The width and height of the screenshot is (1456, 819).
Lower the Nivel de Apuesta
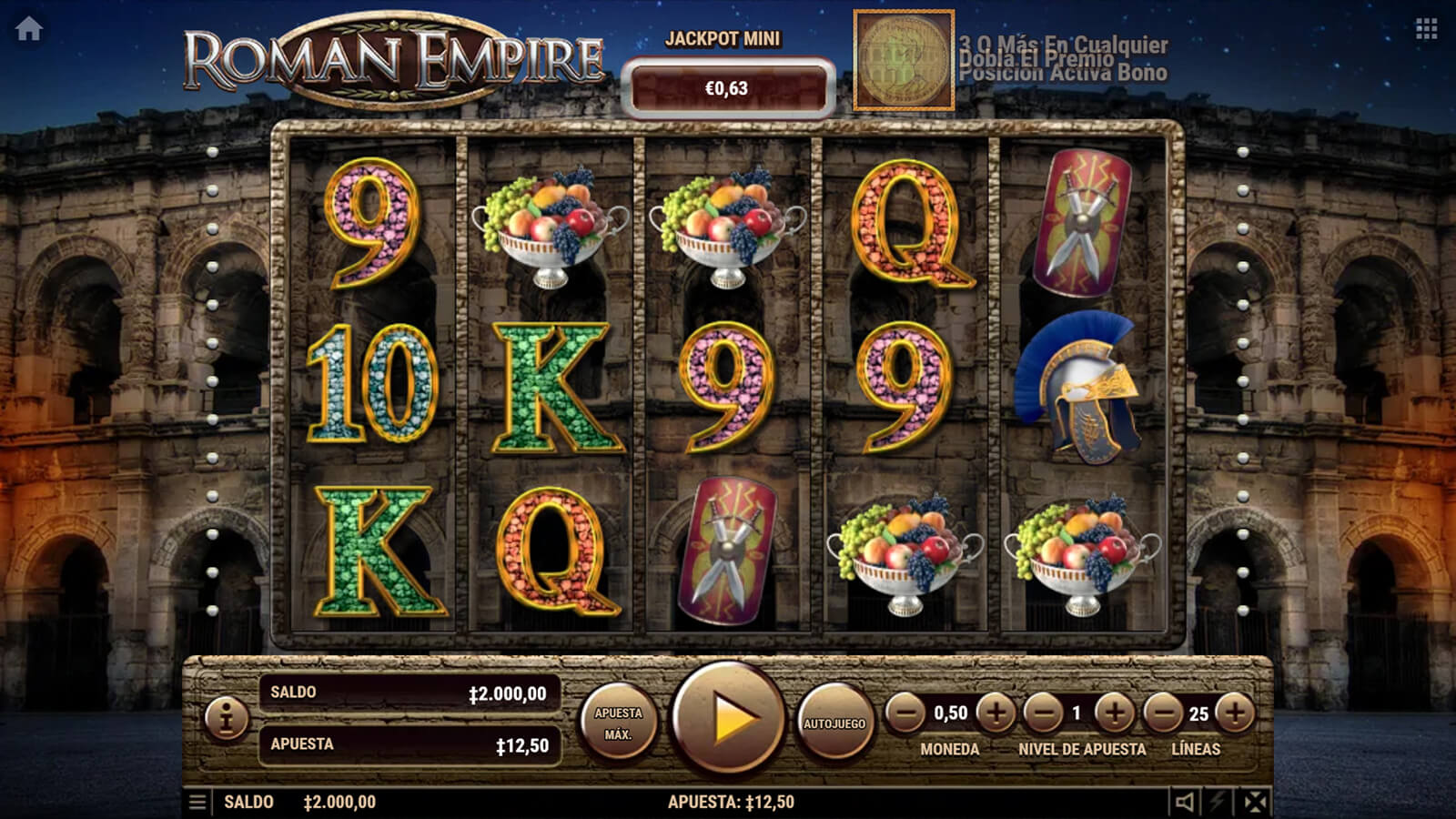[x=1043, y=713]
